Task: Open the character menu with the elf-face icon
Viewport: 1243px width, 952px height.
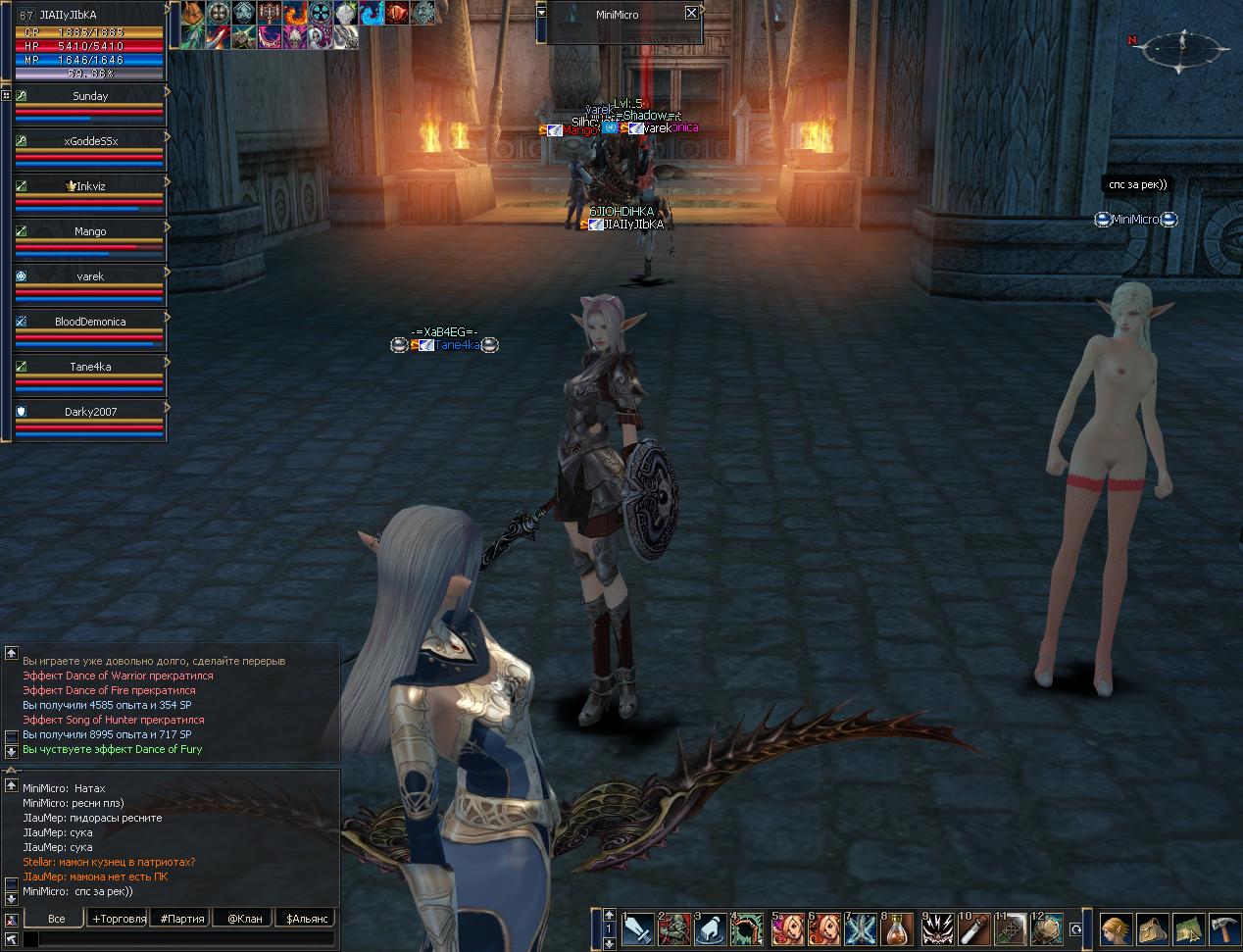Action: point(1116,928)
